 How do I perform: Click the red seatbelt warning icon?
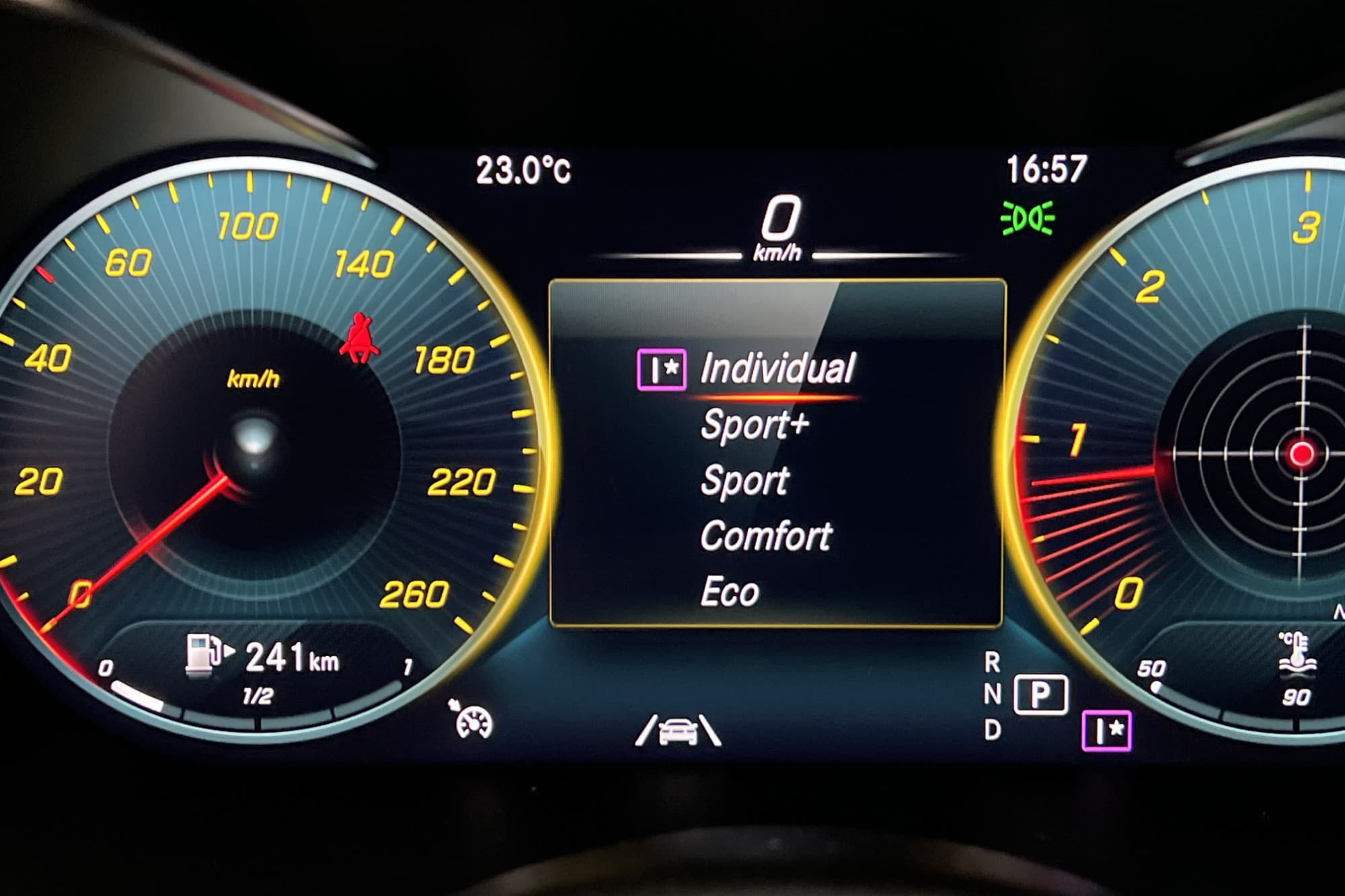click(x=360, y=338)
